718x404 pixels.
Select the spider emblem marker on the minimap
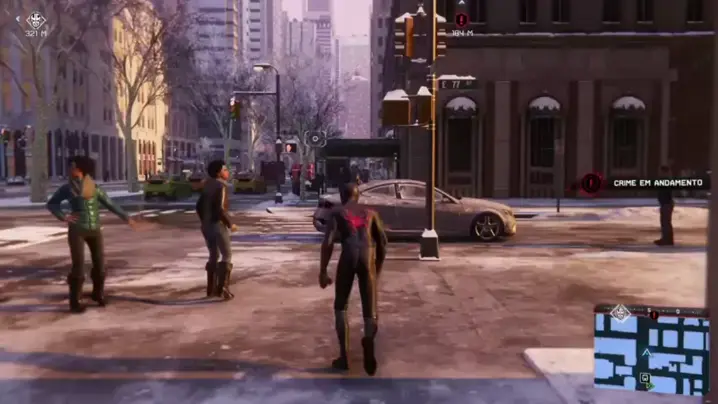tap(621, 313)
